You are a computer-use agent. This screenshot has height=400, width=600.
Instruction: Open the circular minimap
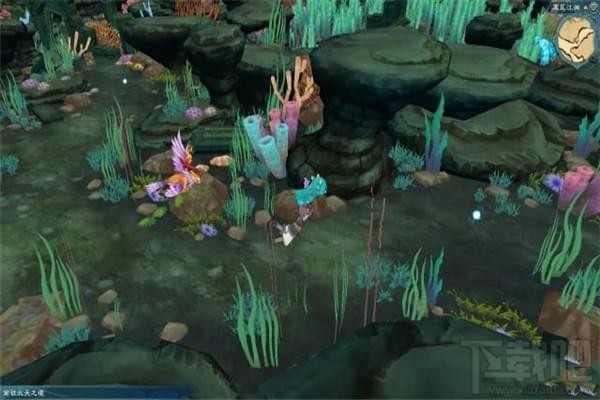coord(578,40)
